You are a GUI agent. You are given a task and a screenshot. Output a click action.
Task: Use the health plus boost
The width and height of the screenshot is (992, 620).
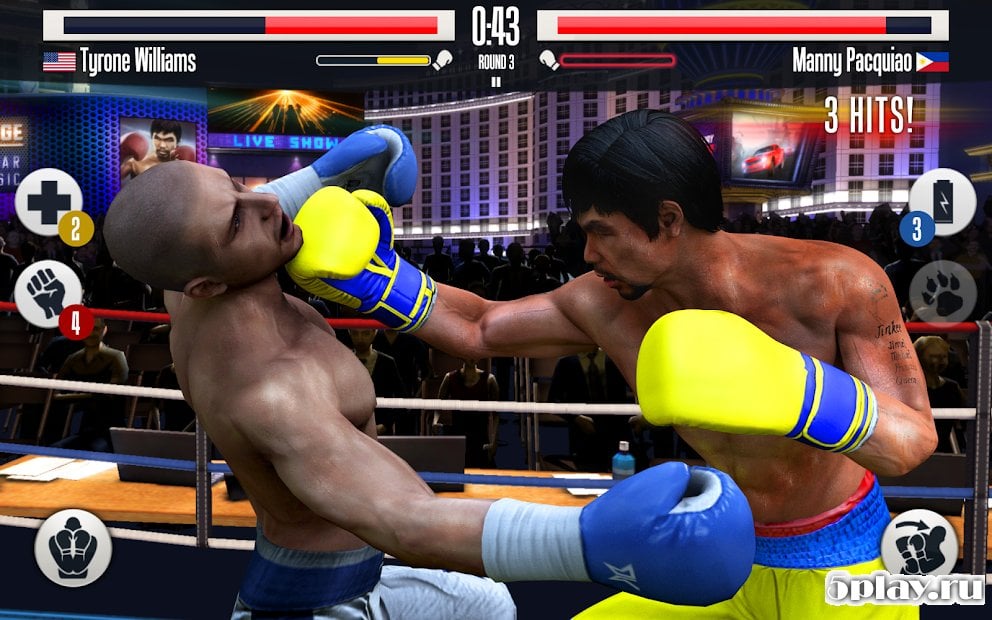(x=47, y=201)
